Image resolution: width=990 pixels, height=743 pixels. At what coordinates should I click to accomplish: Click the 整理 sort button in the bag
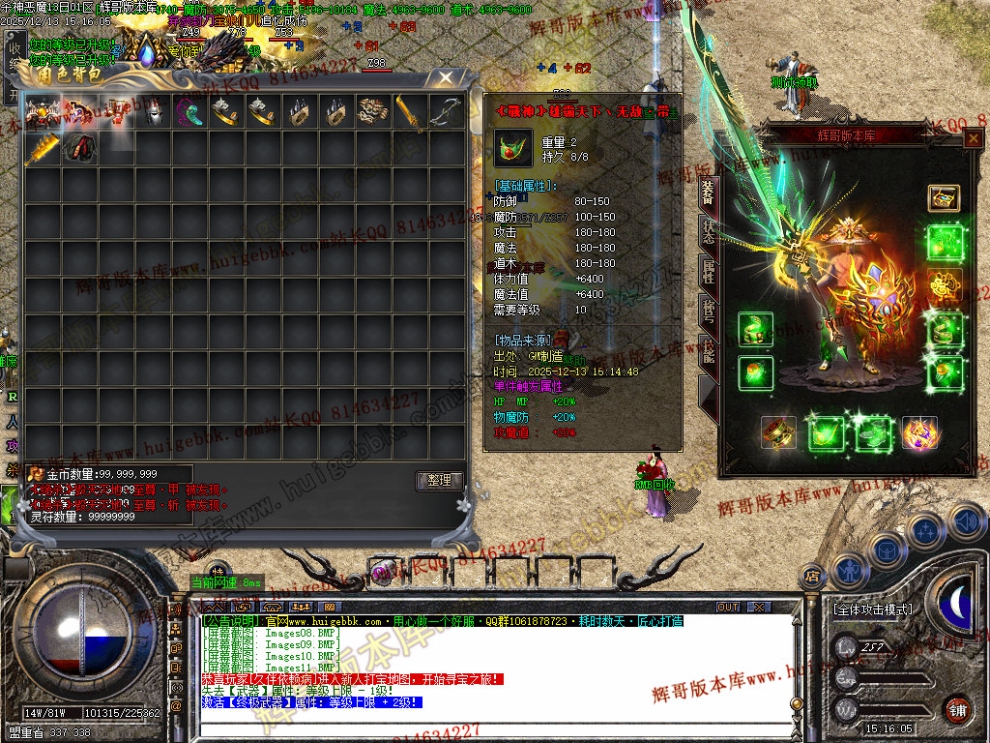438,481
